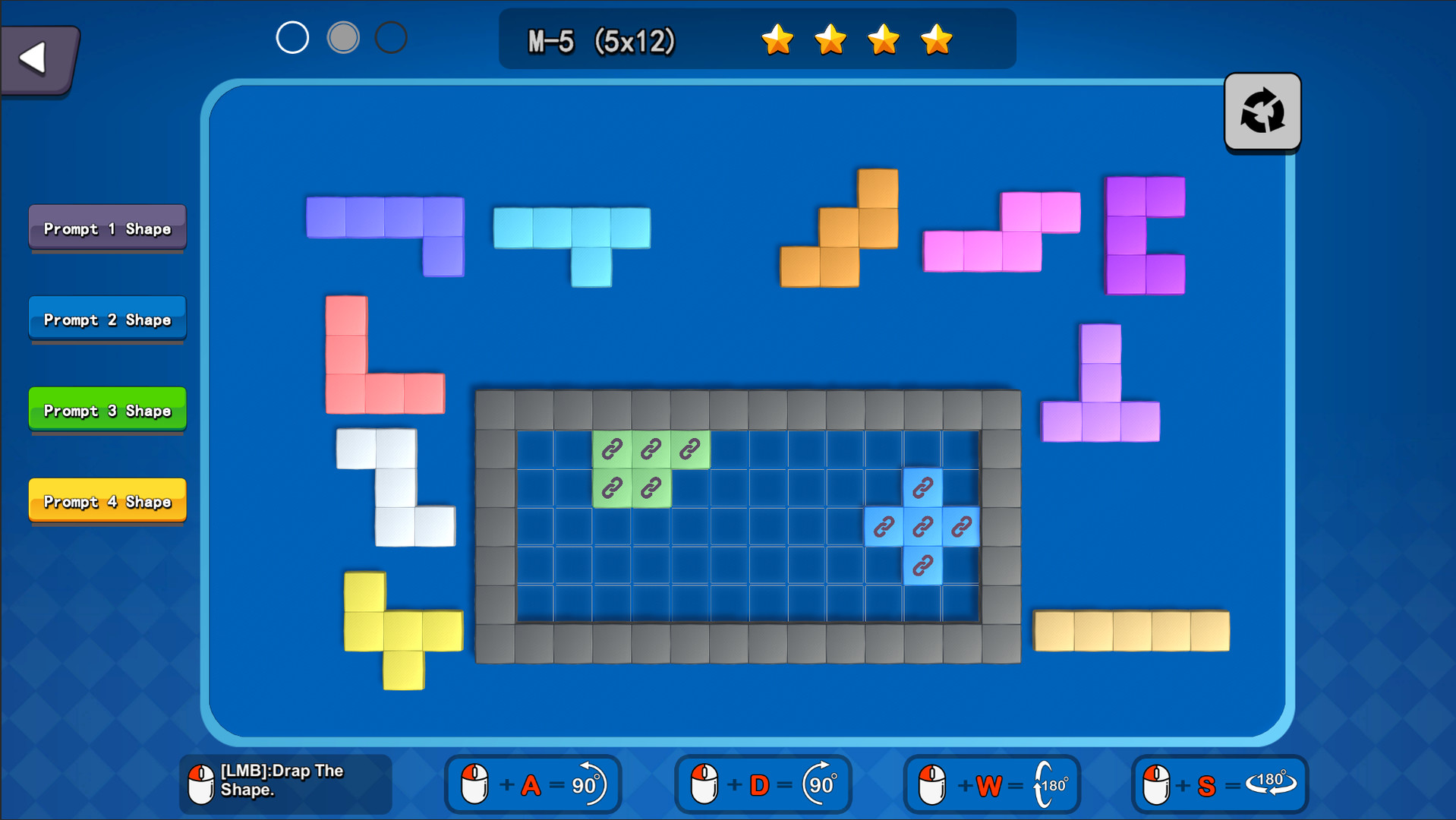The image size is (1456, 820).
Task: Click the reset/restart puzzle icon
Action: [1261, 112]
